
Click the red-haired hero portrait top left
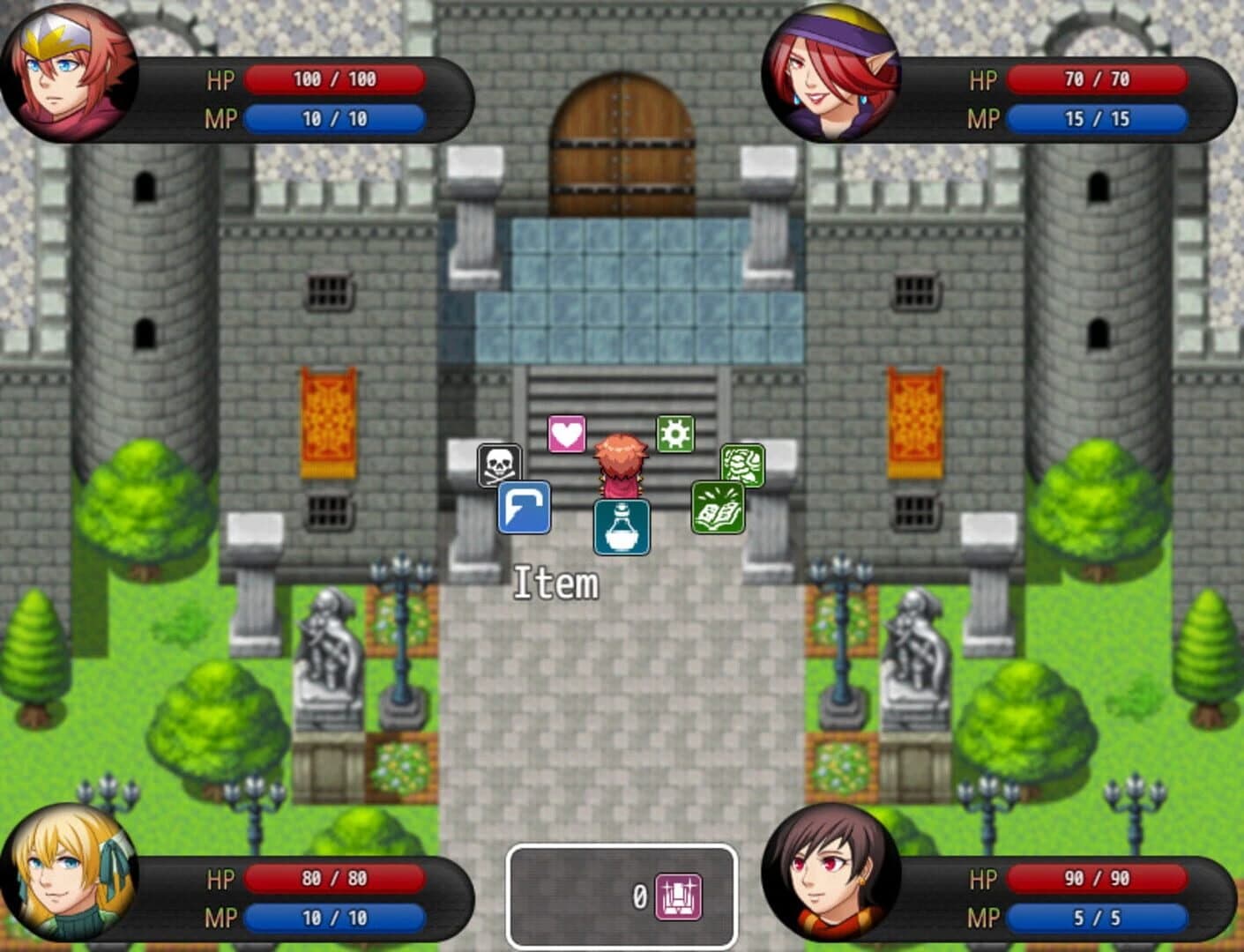pyautogui.click(x=72, y=78)
